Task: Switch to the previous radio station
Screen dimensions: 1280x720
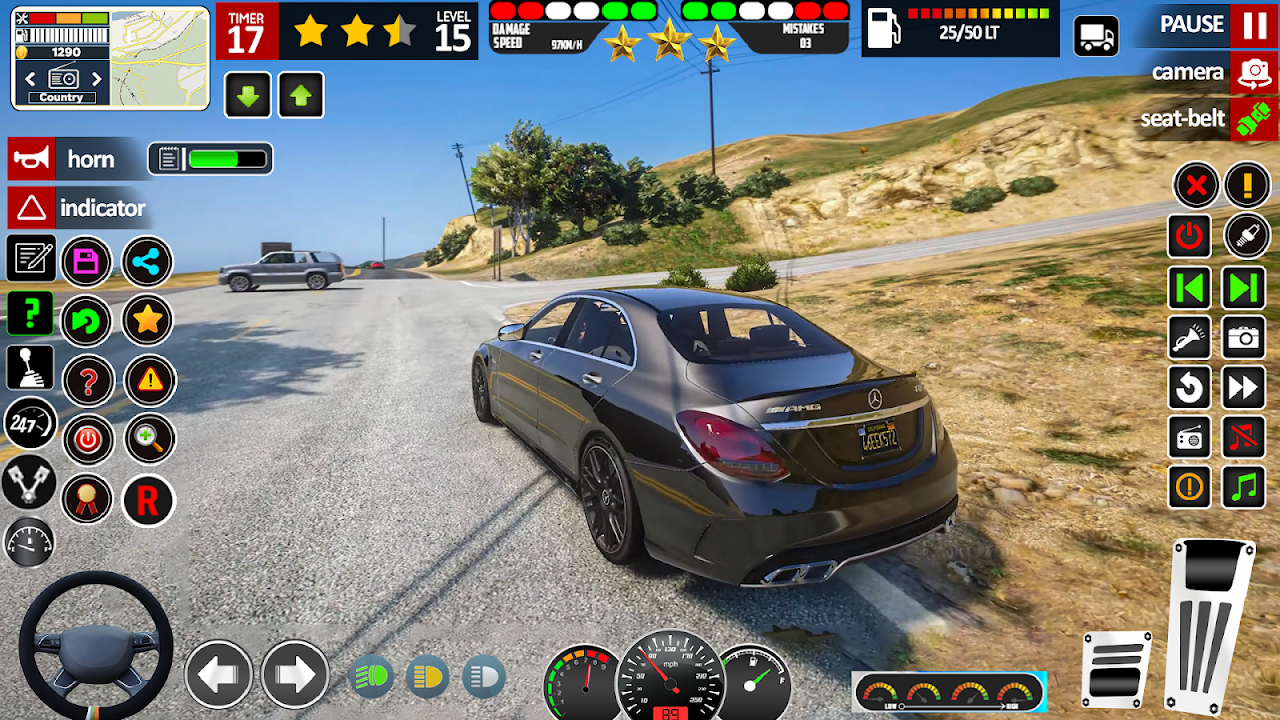Action: 30,79
